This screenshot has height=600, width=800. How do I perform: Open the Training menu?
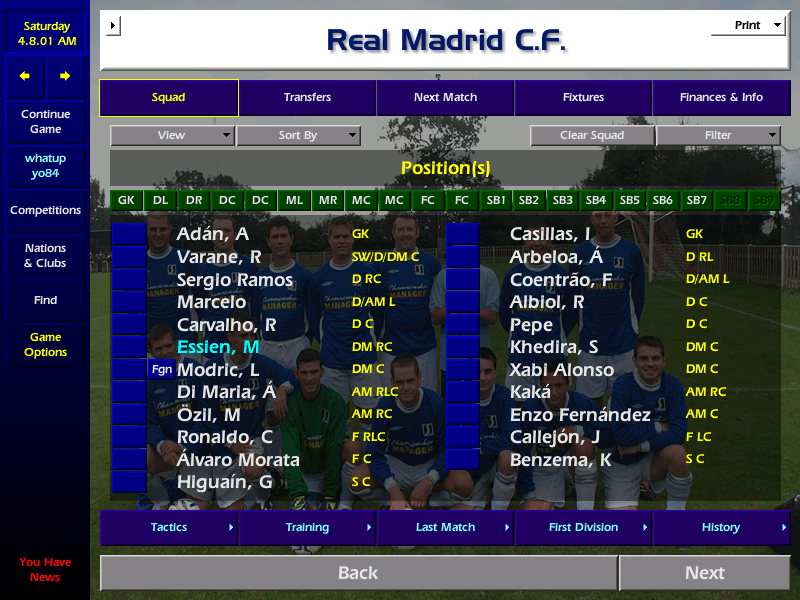pyautogui.click(x=307, y=527)
